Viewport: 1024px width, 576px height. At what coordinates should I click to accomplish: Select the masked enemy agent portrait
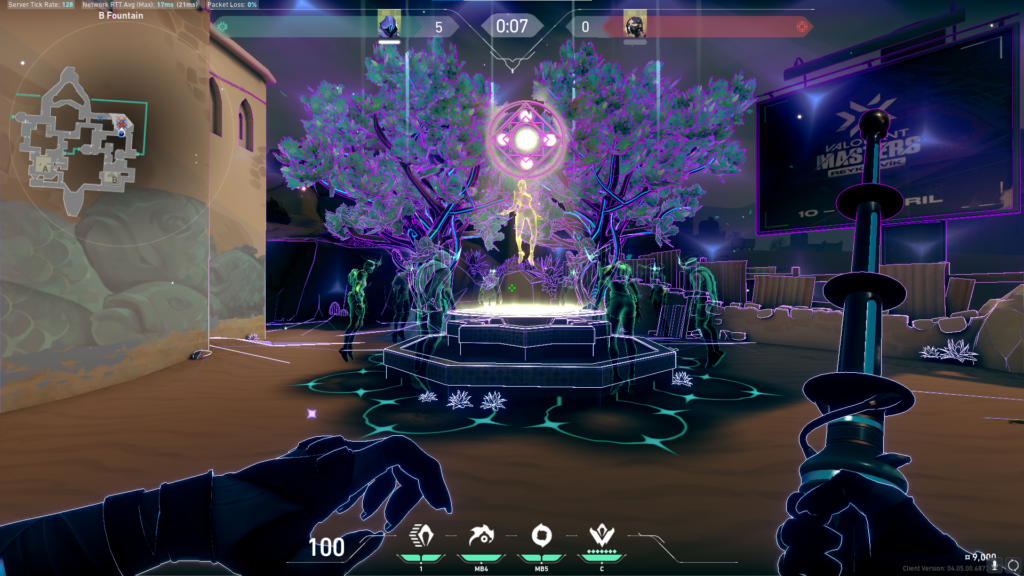(x=634, y=26)
